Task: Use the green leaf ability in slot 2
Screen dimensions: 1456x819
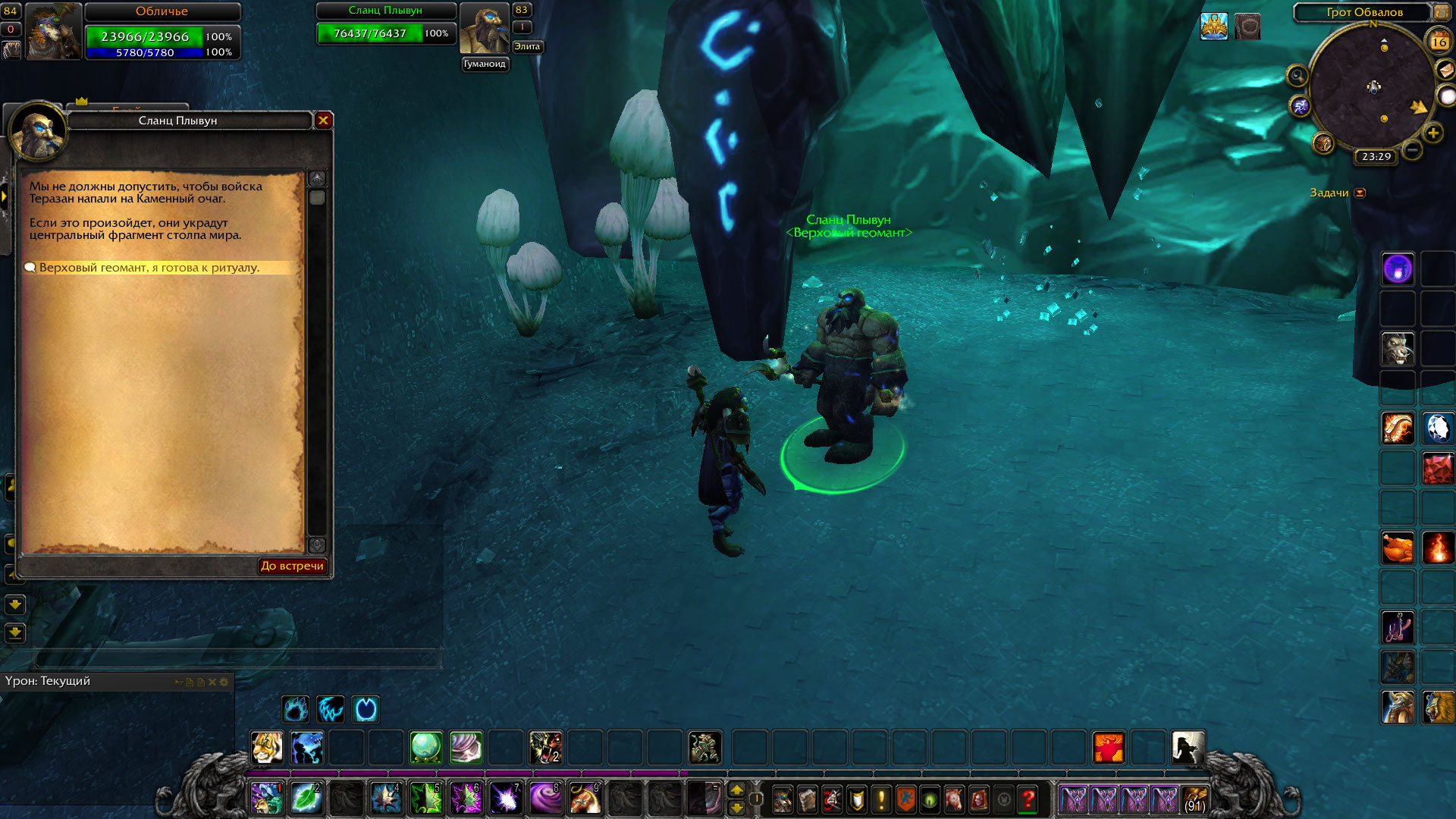Action: click(x=306, y=799)
